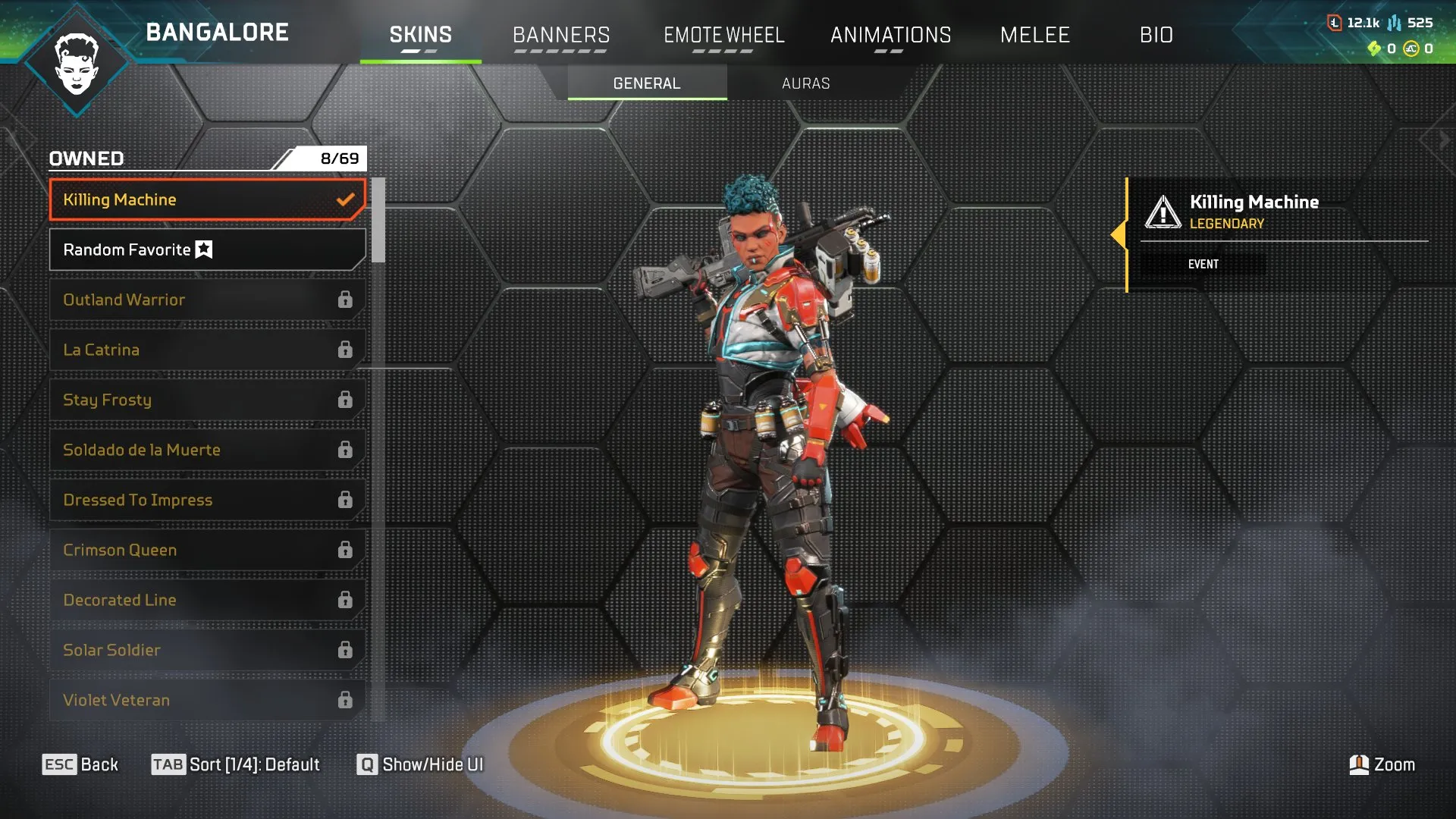Click the lock icon beside Stay Frosty skin

pyautogui.click(x=346, y=400)
